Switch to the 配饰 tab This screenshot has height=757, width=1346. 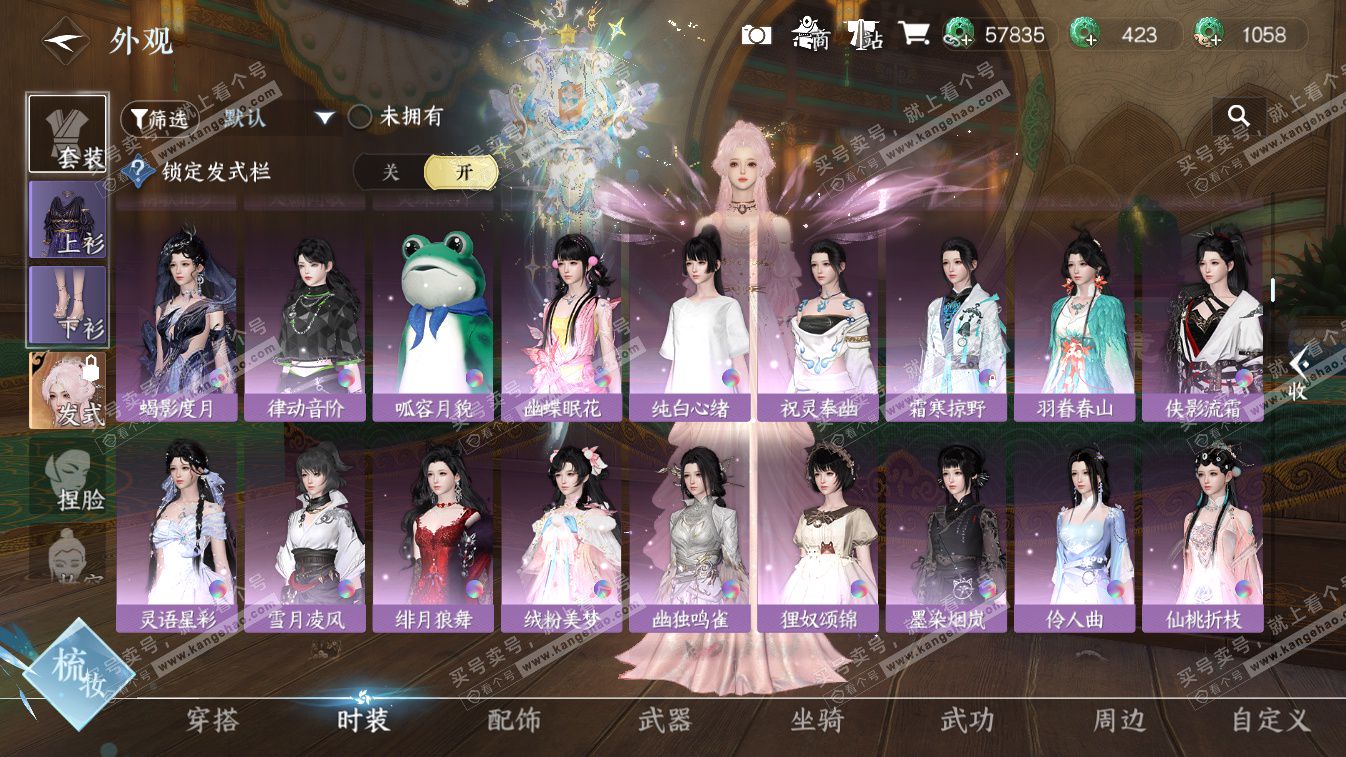514,719
